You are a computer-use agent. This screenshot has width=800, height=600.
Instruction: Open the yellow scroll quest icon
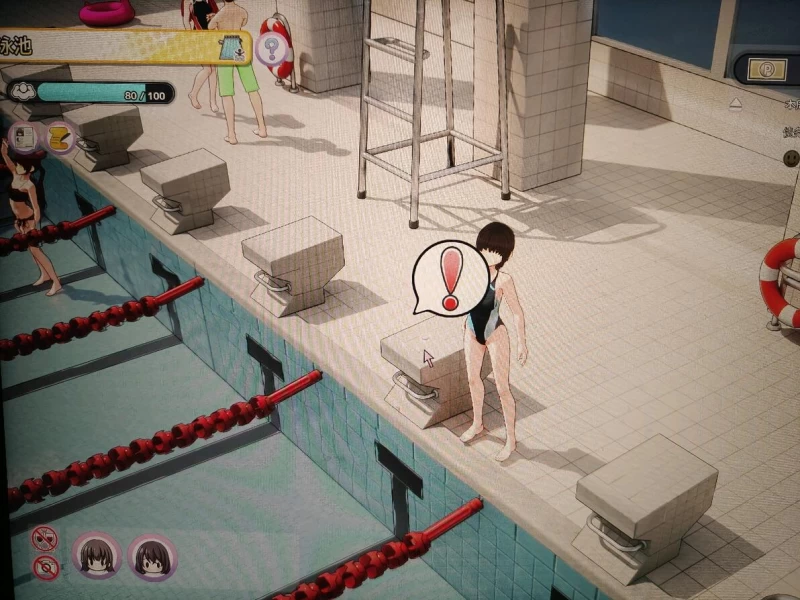pyautogui.click(x=58, y=137)
